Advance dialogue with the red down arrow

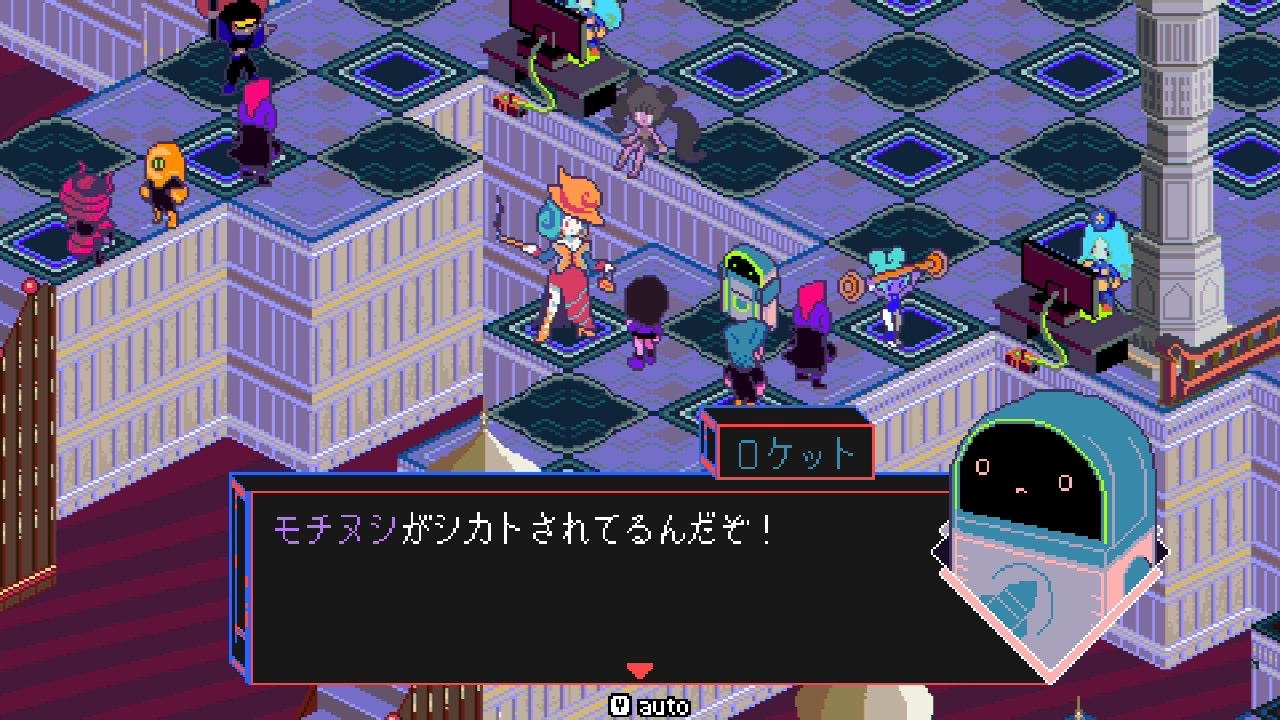tap(639, 670)
